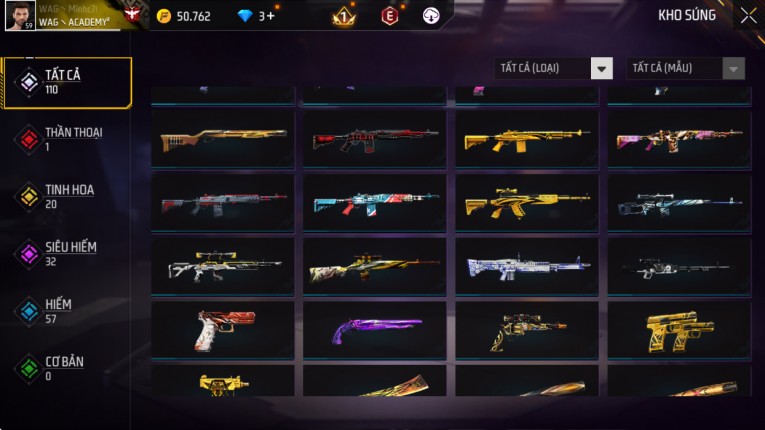Click the gold coin balance icon
The width and height of the screenshot is (765, 430).
pos(164,16)
